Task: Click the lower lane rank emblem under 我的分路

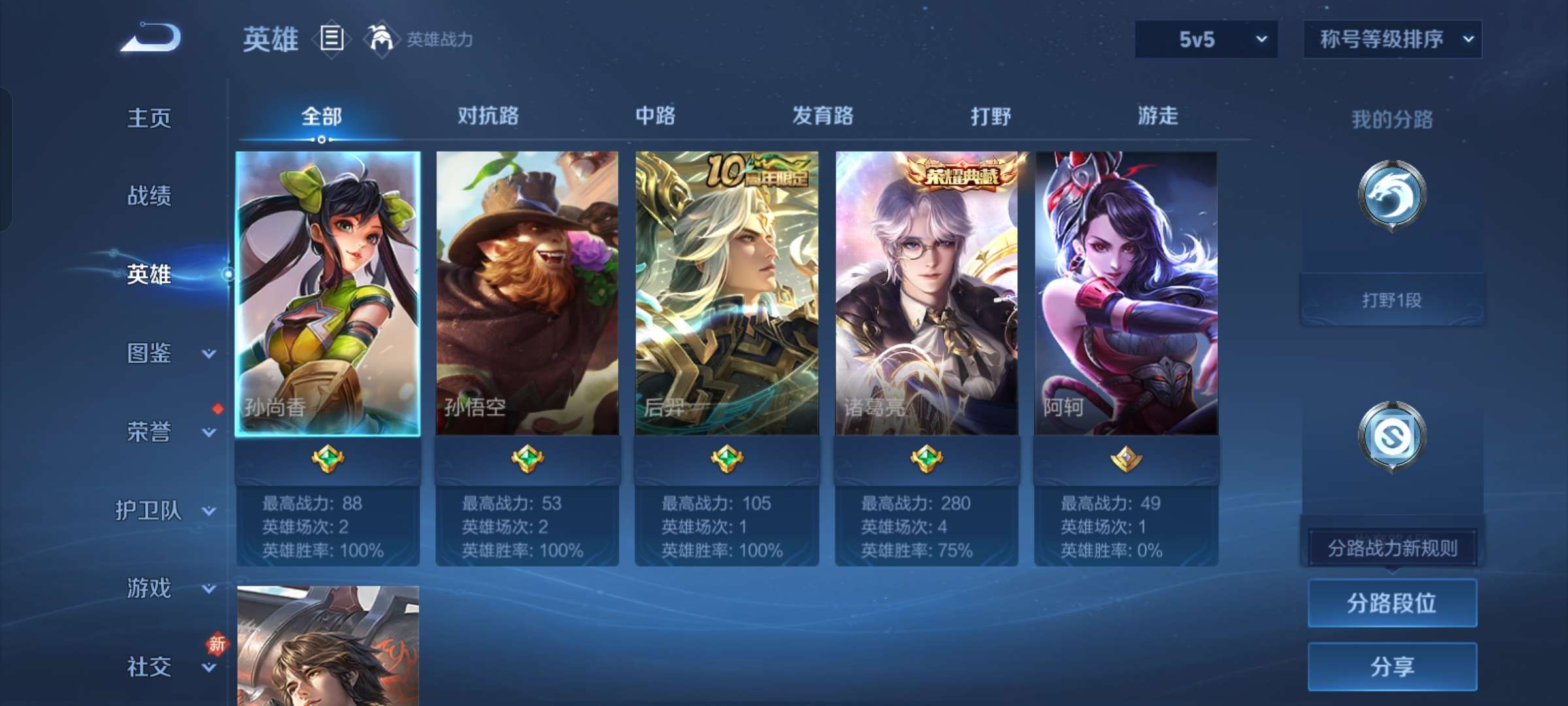Action: click(x=1392, y=435)
